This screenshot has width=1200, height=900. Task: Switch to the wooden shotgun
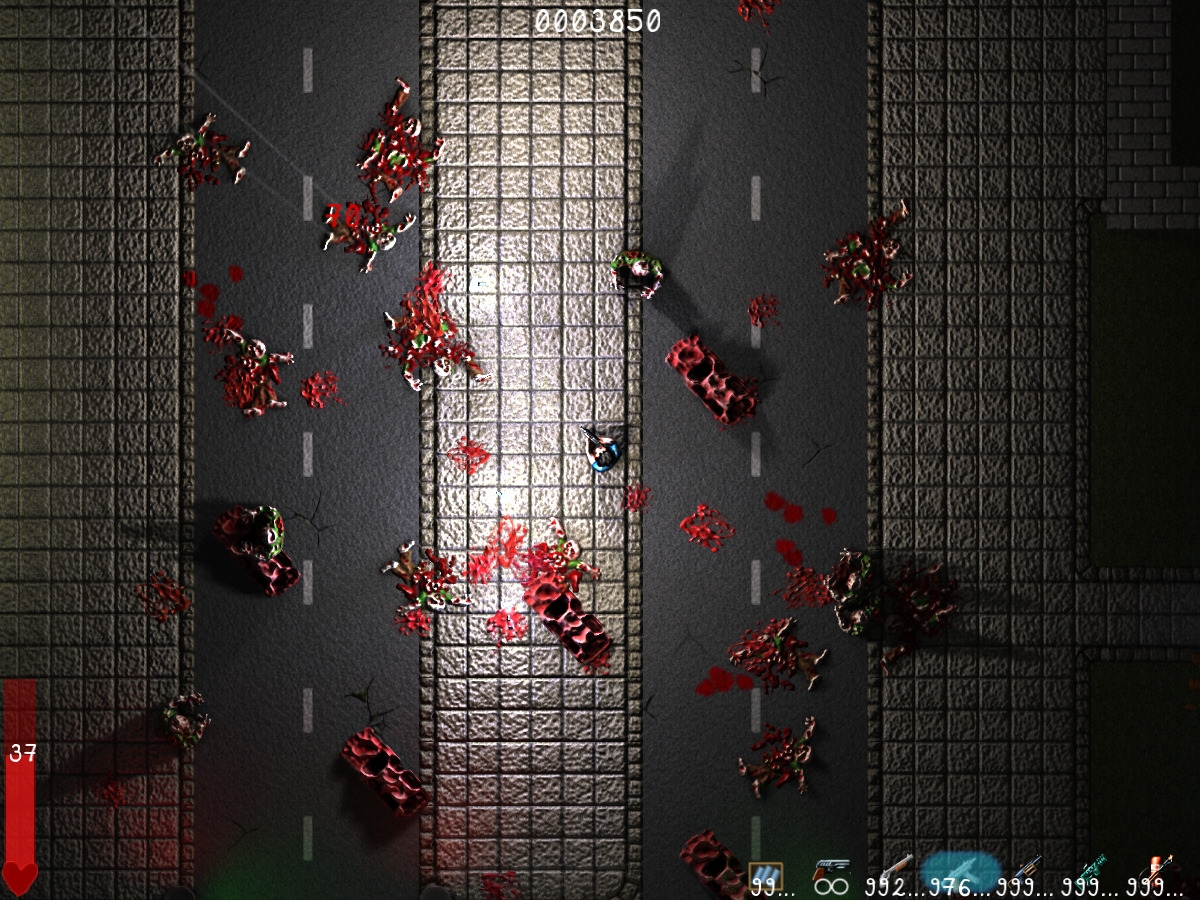click(895, 868)
